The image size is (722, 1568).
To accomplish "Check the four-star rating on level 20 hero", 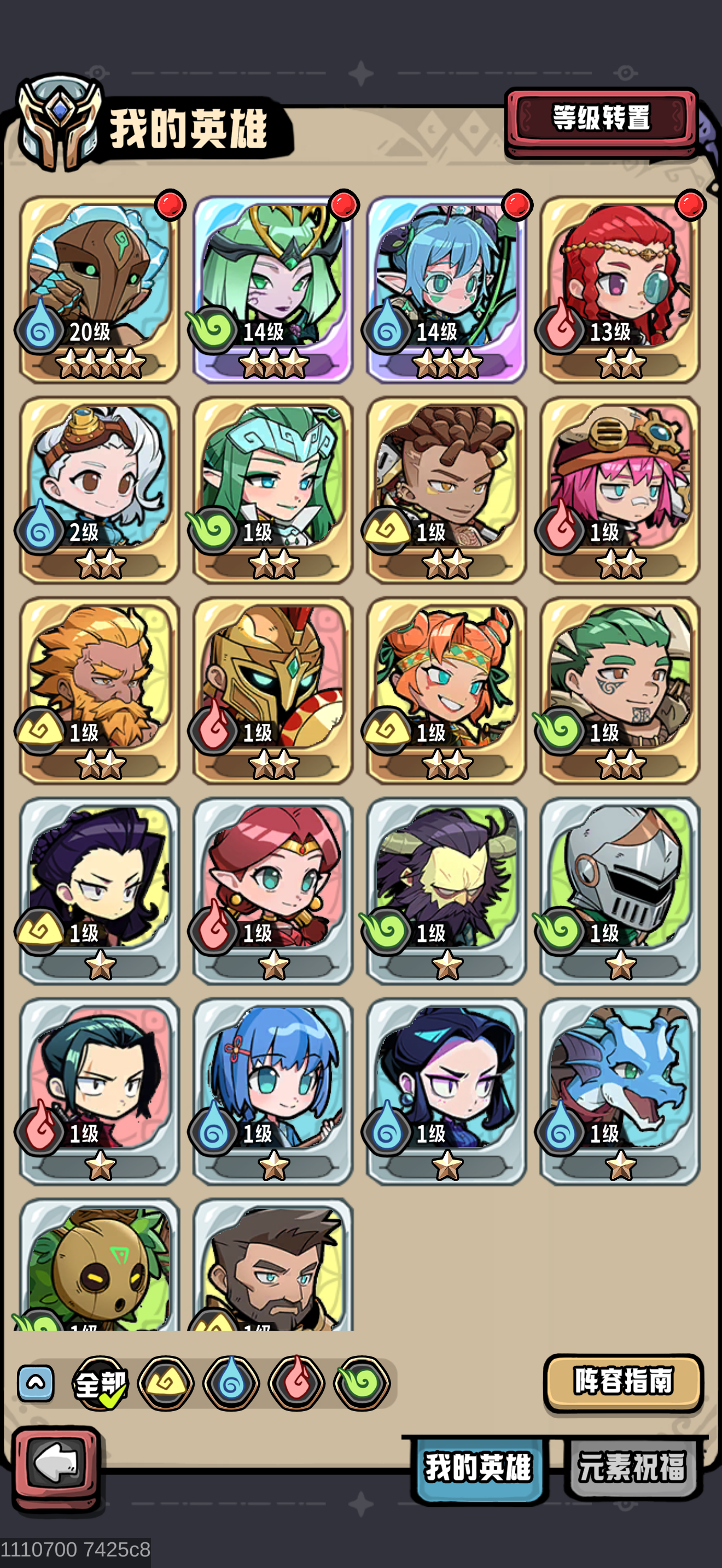I will (97, 362).
